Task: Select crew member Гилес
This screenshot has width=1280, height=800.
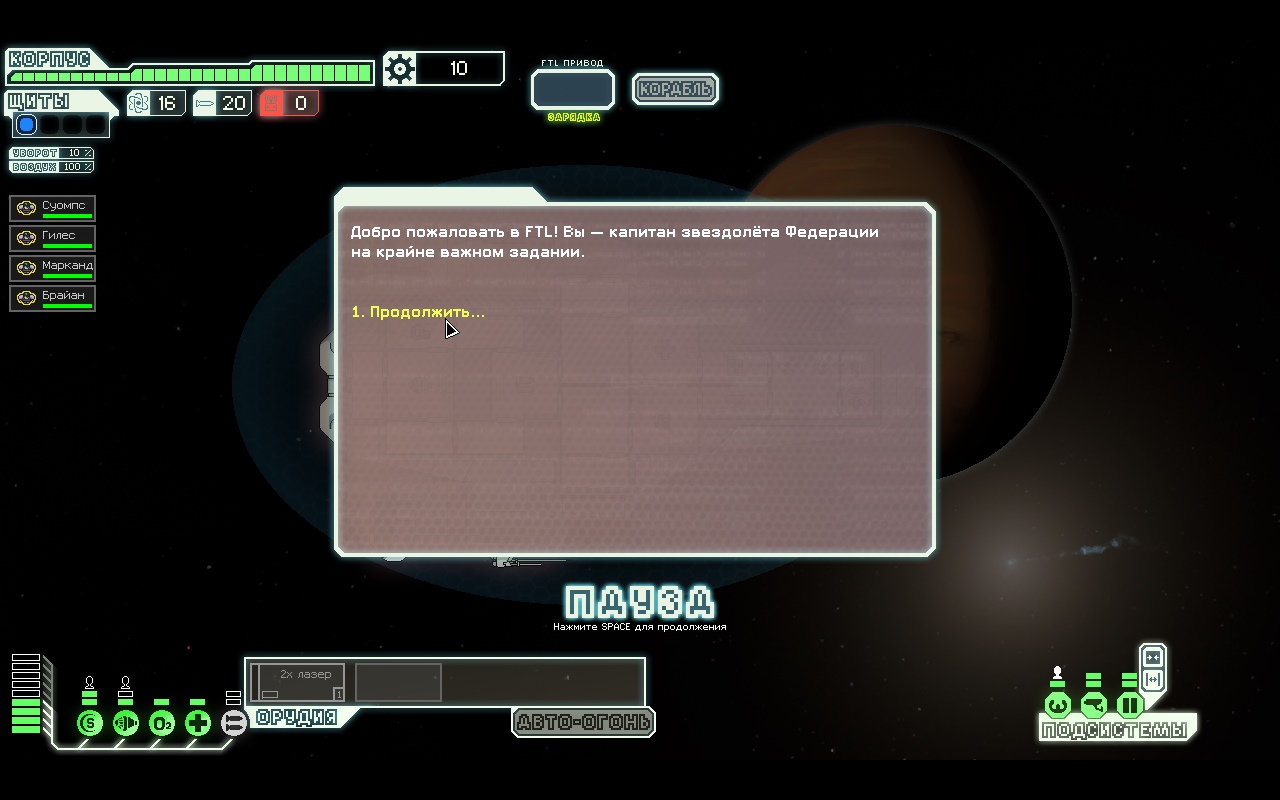Action: [x=53, y=238]
